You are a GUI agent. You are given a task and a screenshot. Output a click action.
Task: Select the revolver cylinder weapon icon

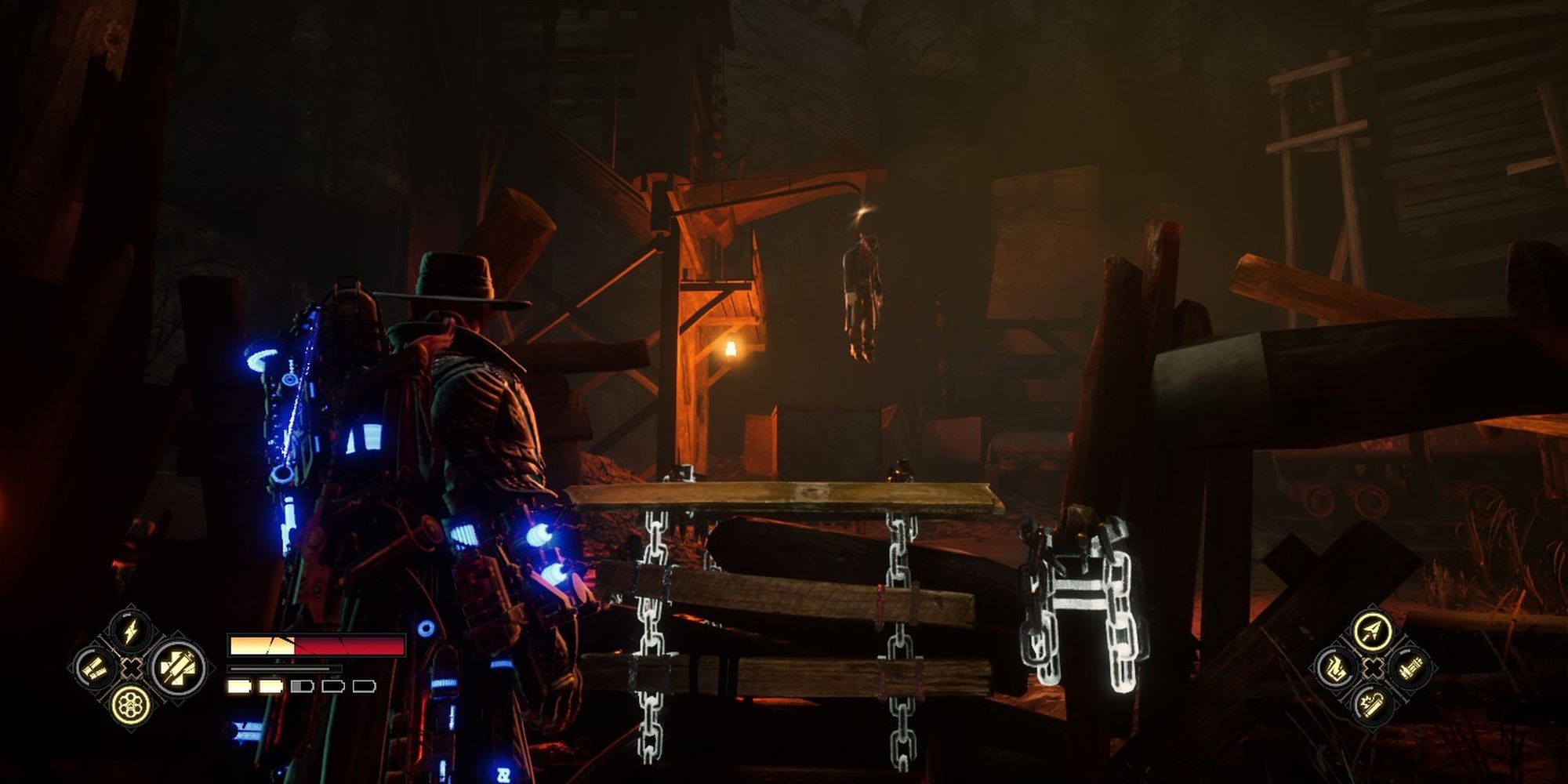[130, 705]
